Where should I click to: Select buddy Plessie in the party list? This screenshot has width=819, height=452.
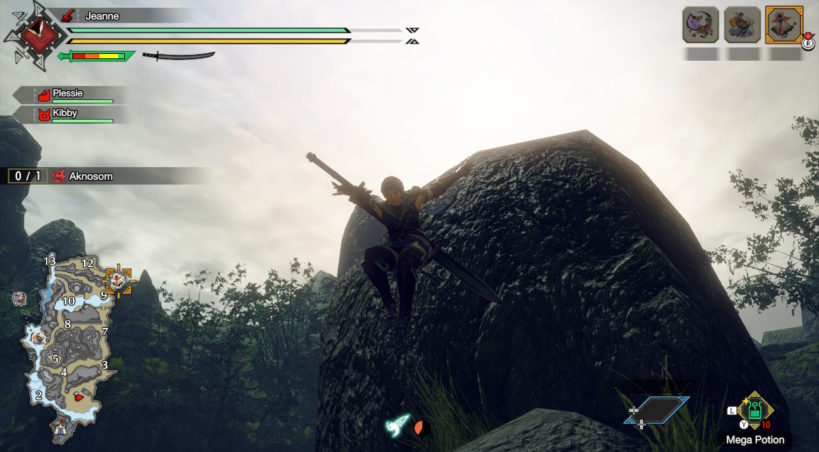(x=68, y=94)
